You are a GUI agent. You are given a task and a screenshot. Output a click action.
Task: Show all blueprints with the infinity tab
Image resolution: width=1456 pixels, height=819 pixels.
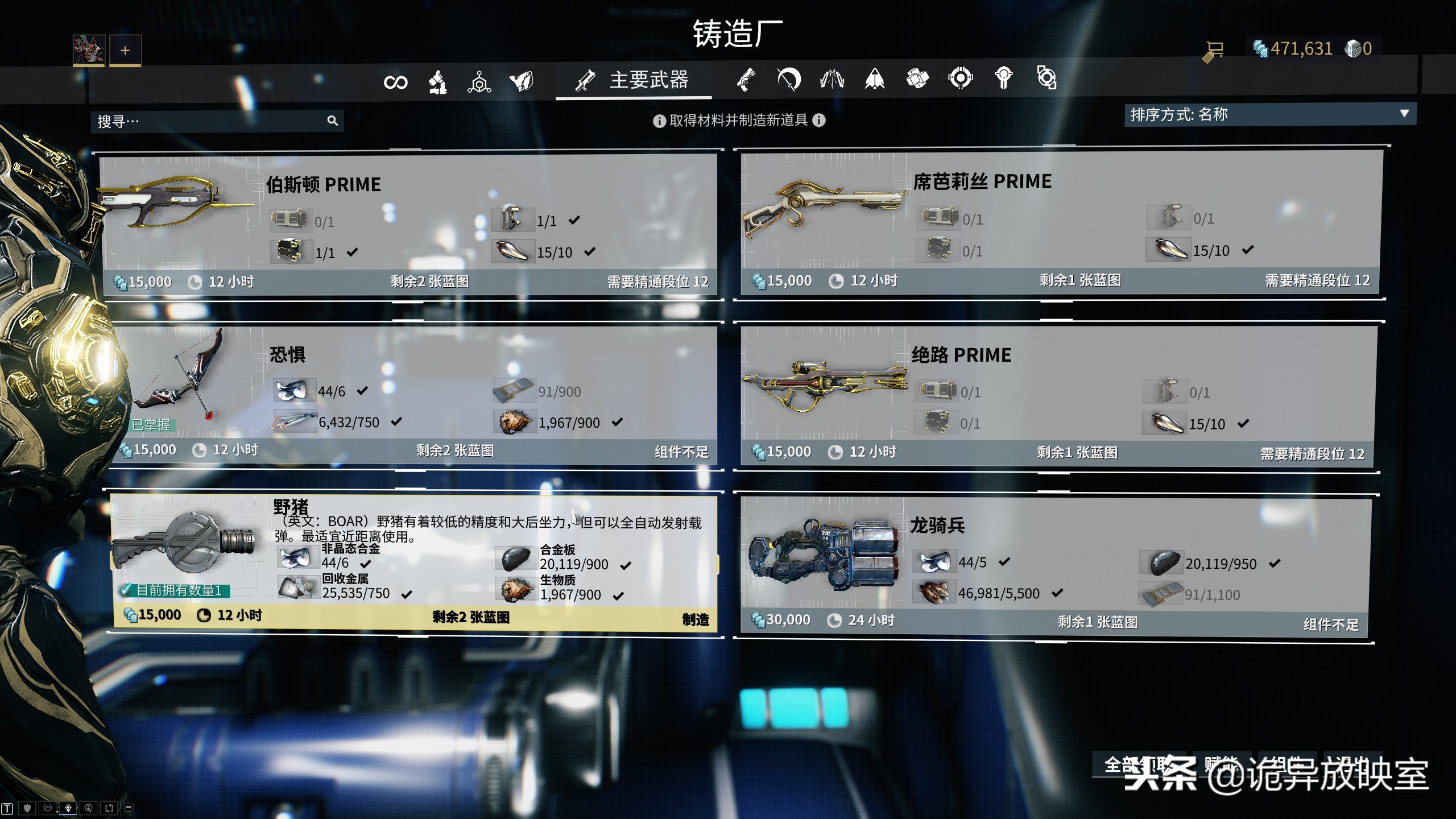tap(395, 82)
